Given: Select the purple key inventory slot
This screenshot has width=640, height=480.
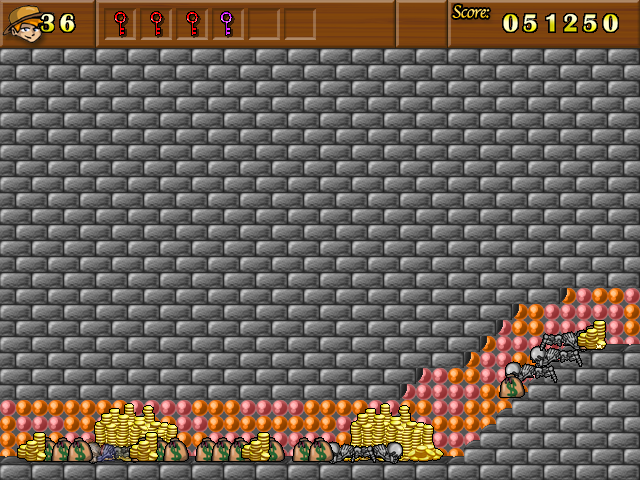Looking at the screenshot, I should (x=227, y=23).
